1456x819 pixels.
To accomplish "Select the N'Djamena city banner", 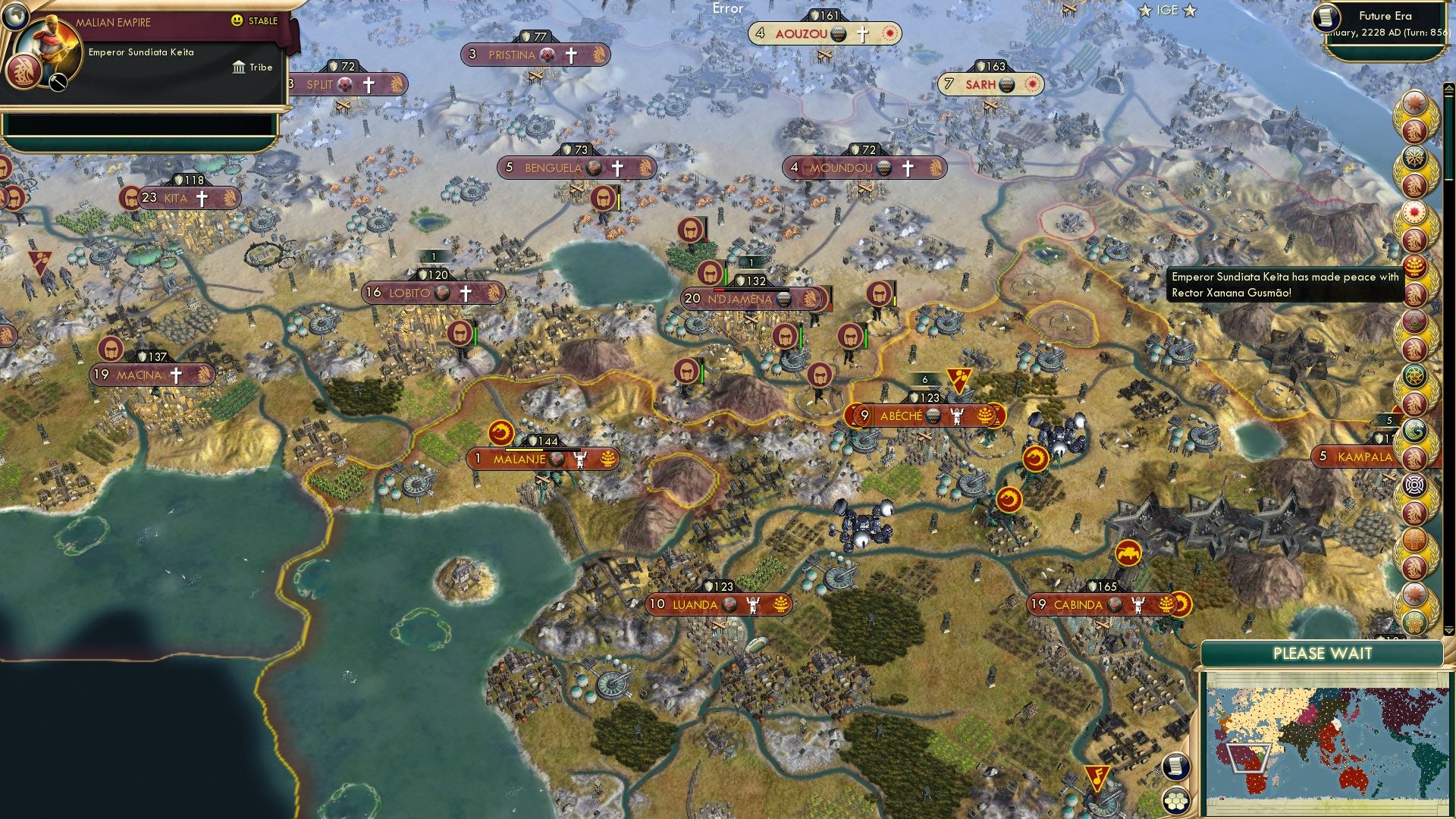I will point(753,300).
